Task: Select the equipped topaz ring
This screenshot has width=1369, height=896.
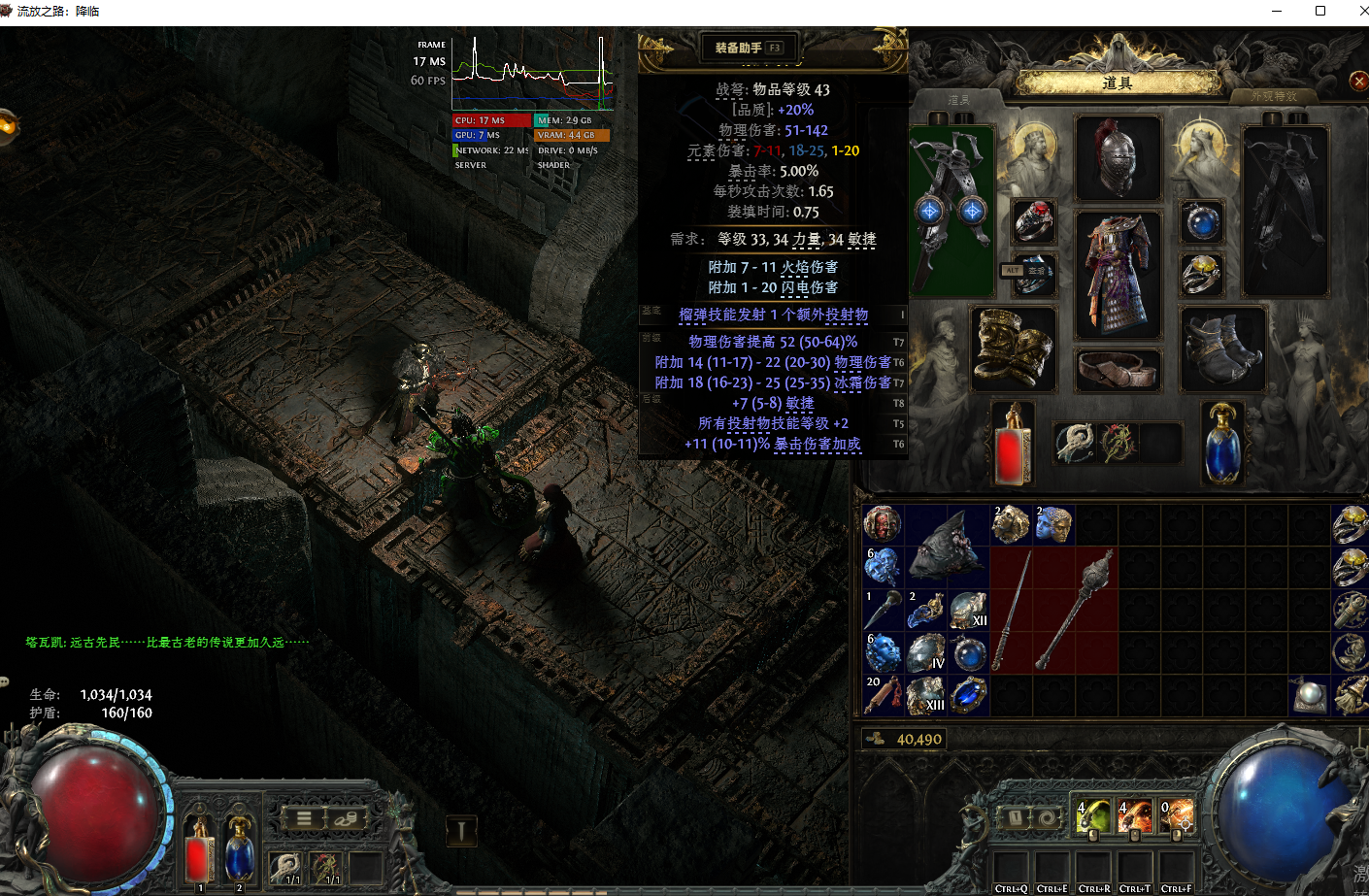Action: (x=1202, y=275)
